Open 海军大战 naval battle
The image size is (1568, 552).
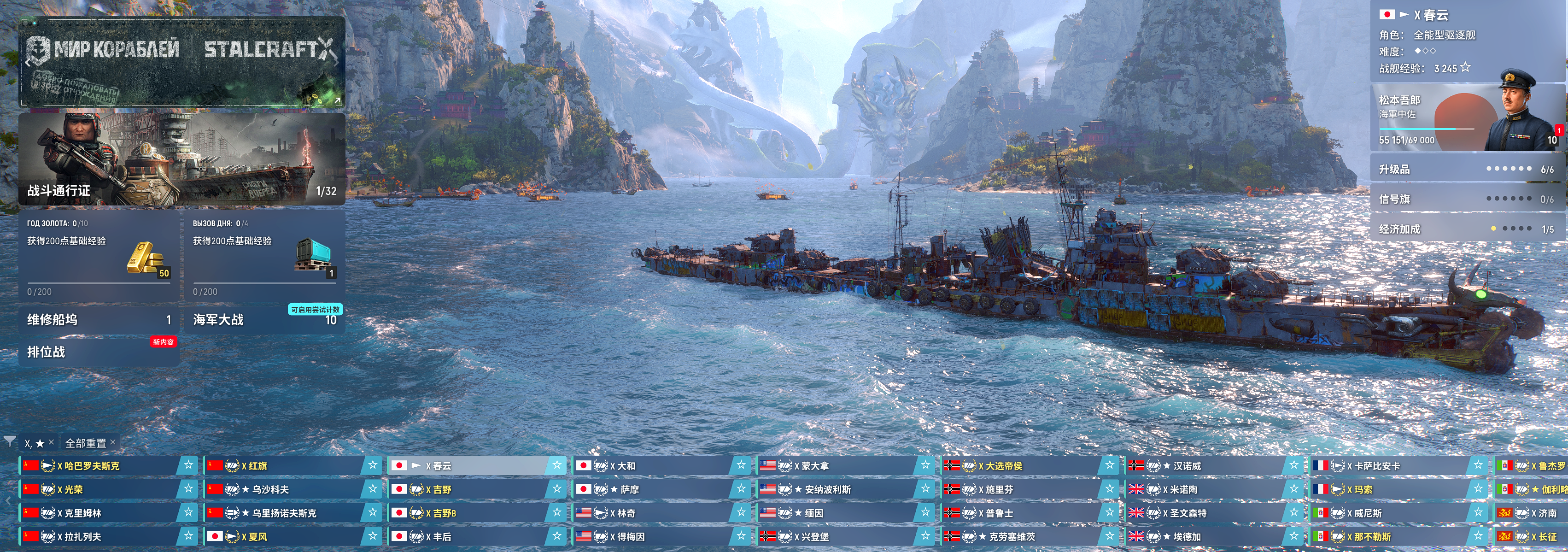click(264, 319)
